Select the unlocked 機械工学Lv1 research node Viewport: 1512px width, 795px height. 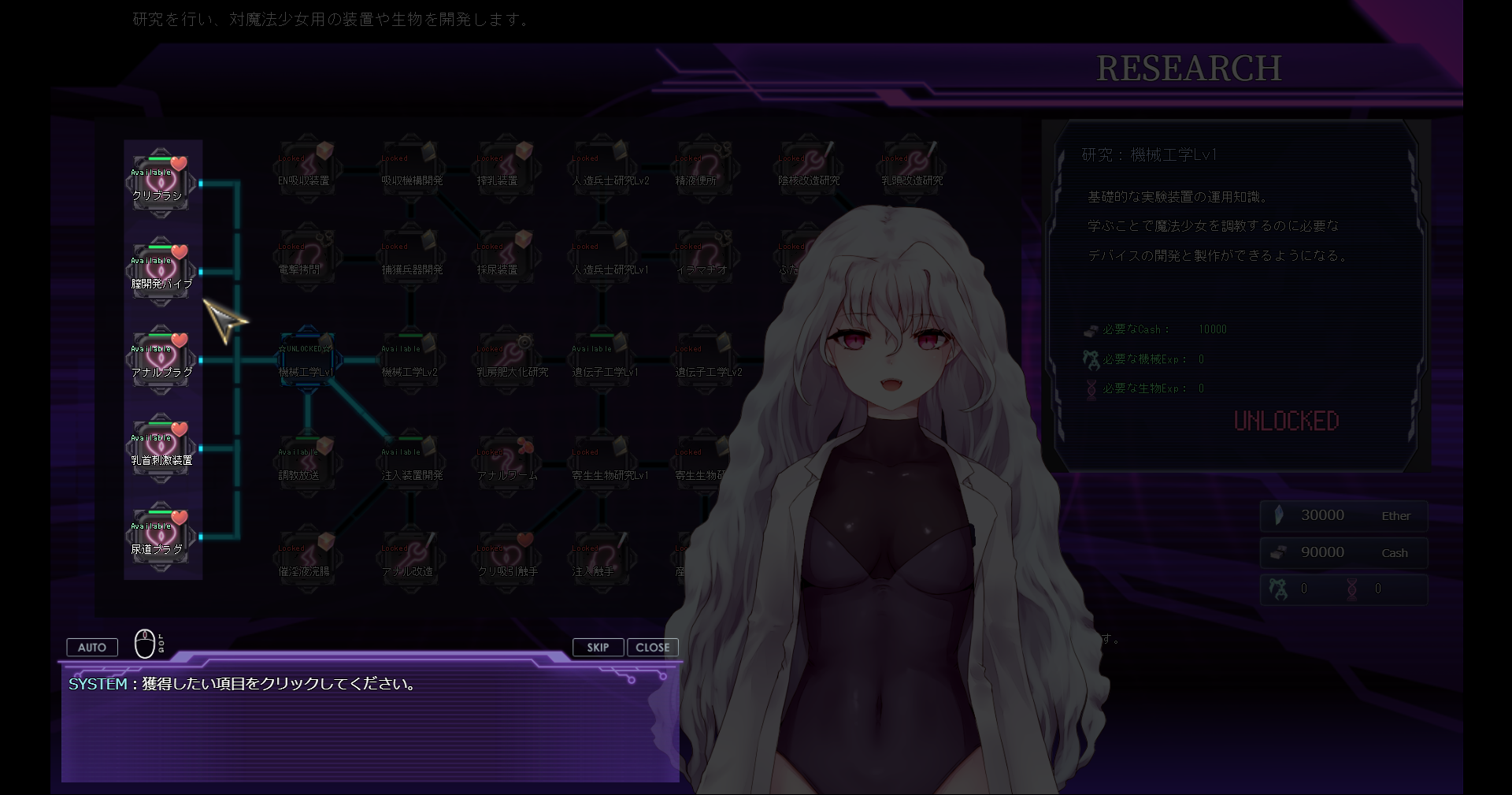coord(306,359)
